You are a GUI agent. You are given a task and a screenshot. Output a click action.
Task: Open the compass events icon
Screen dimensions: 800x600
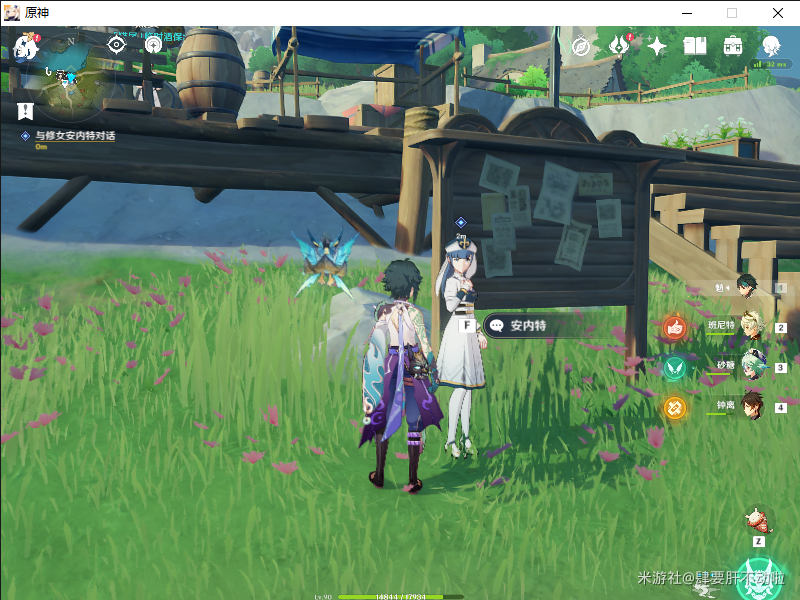coord(580,46)
